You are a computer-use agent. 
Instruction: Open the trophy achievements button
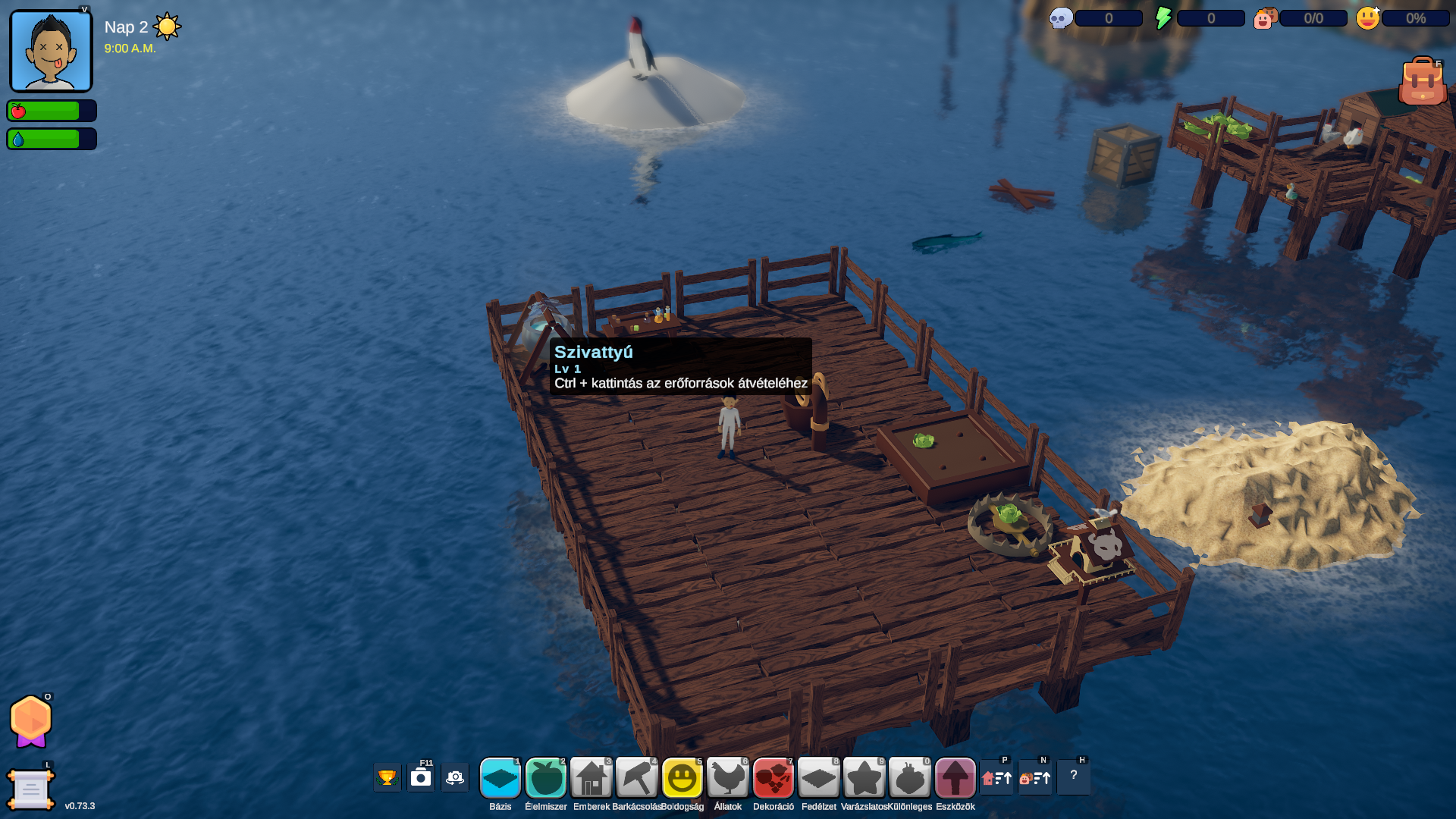(x=387, y=778)
